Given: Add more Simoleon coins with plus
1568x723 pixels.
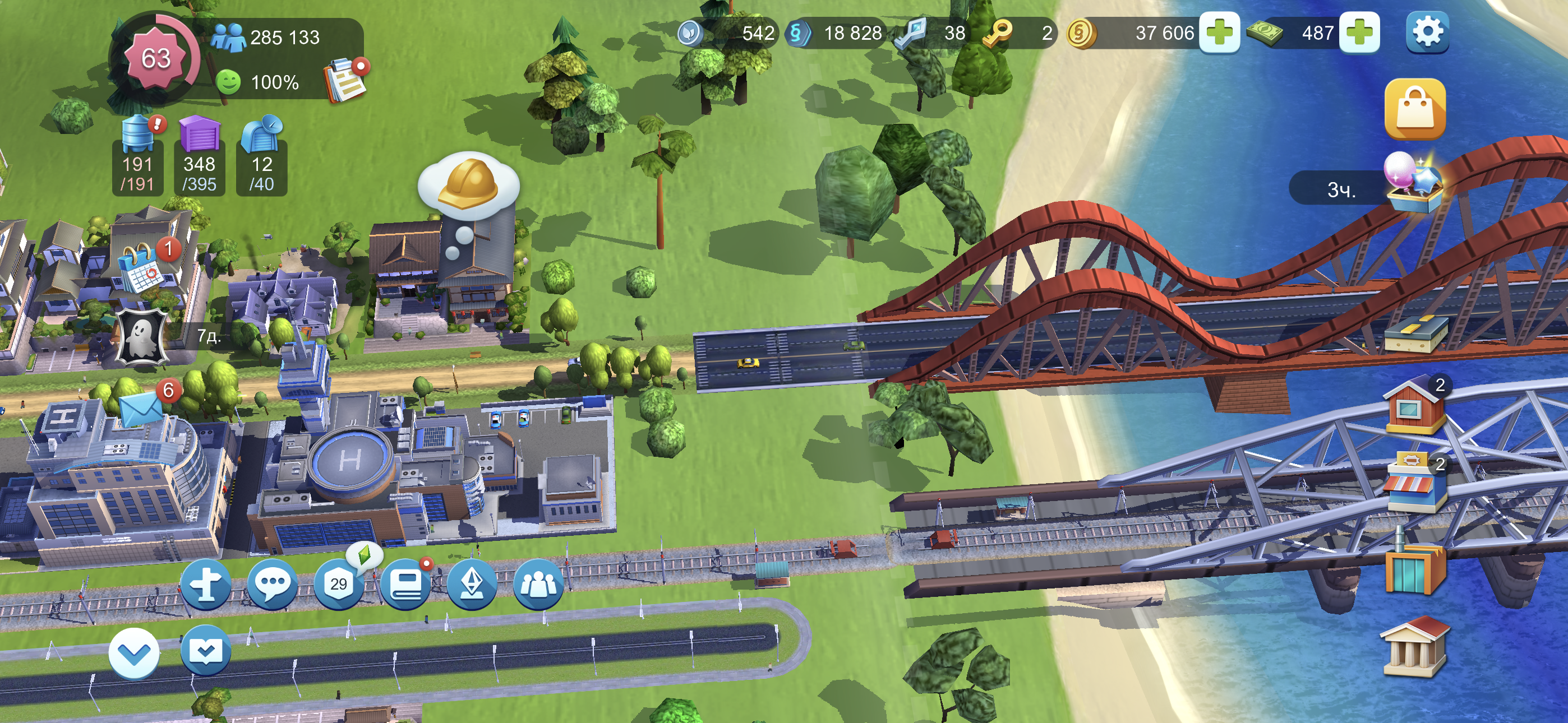Looking at the screenshot, I should pos(1219,33).
